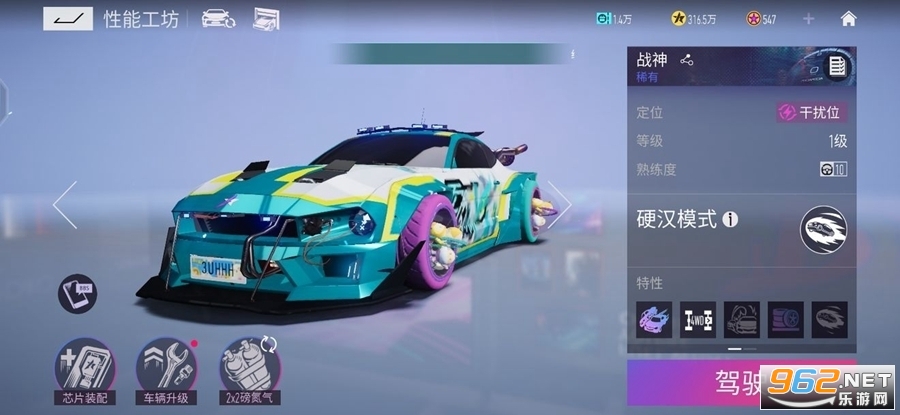Select the 4WD trait icon
The image size is (900, 415).
[697, 319]
